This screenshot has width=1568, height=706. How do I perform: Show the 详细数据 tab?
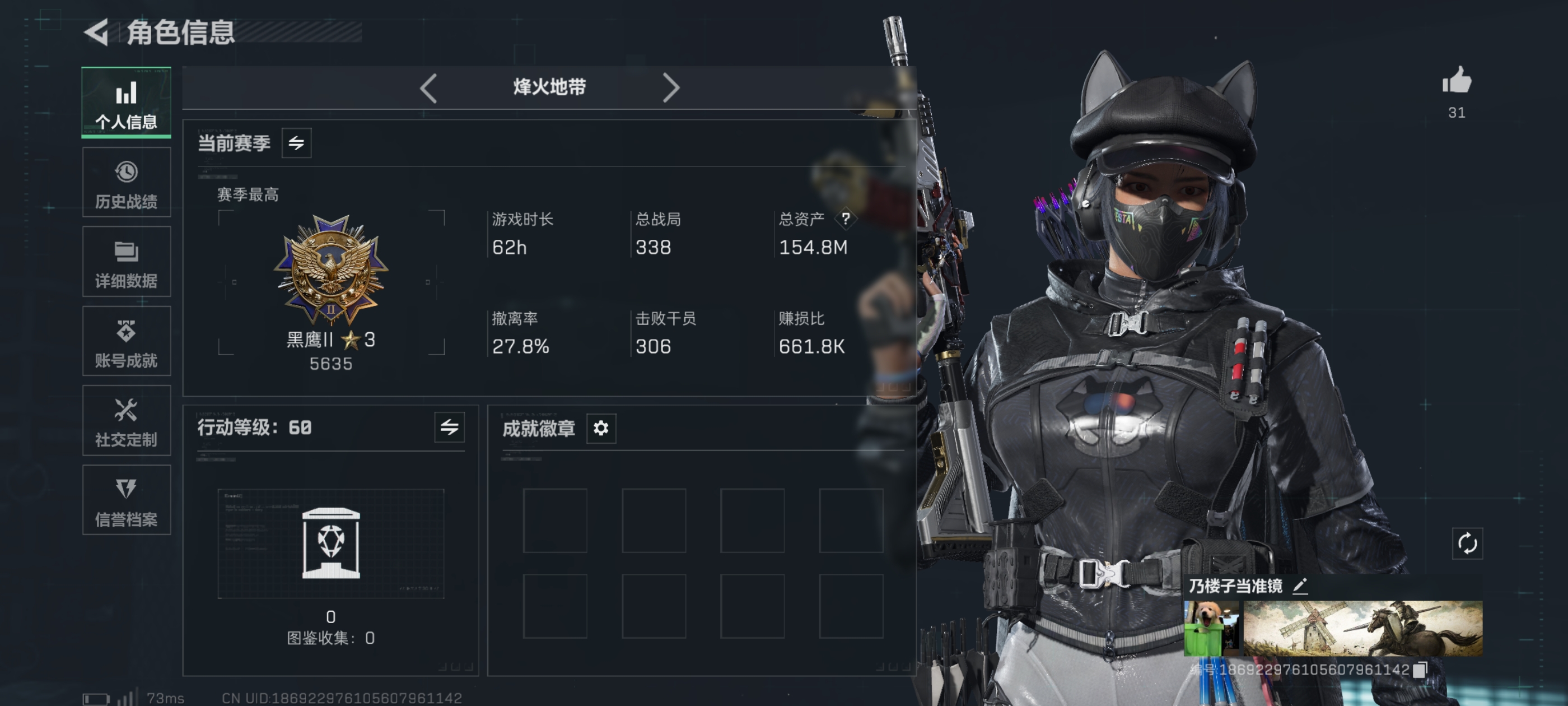[x=126, y=262]
